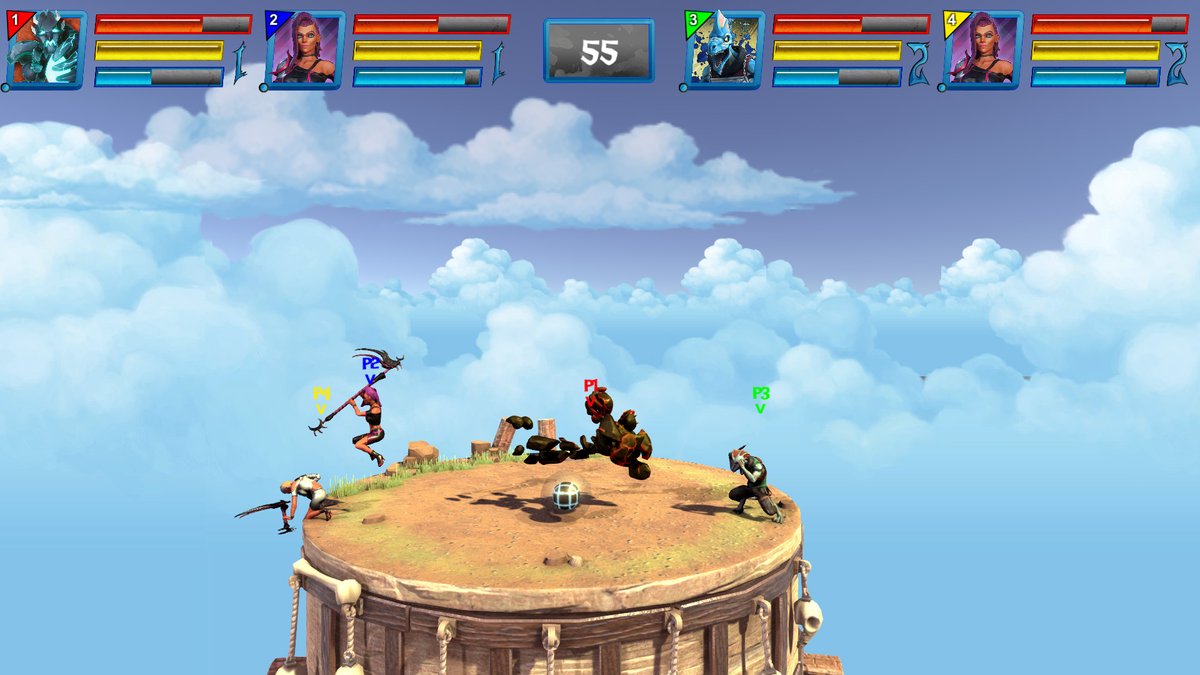
Task: Click player 2's pink-haired fighter portrait
Action: [x=305, y=50]
